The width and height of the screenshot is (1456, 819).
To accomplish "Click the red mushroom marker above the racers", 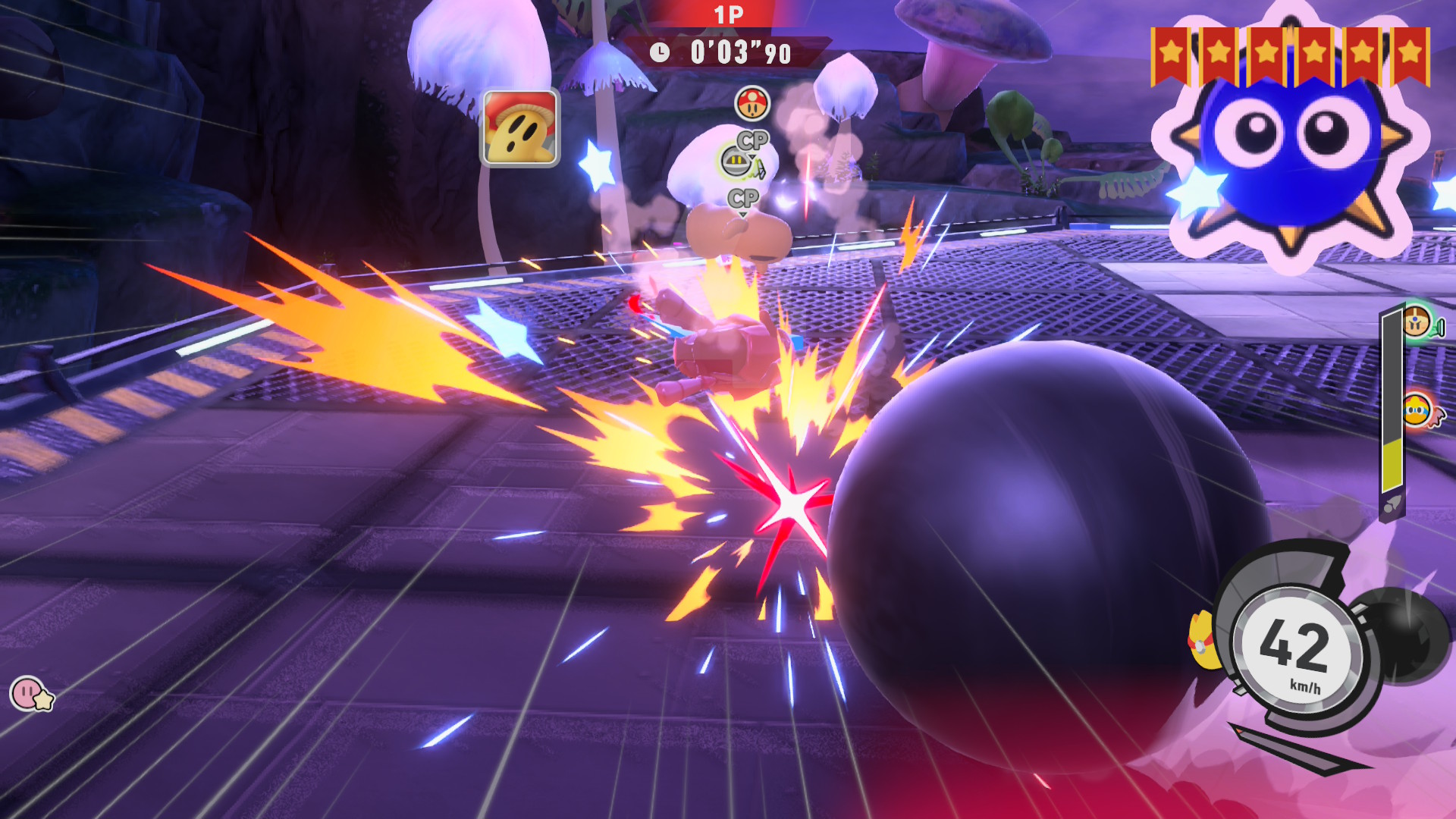I will click(752, 103).
